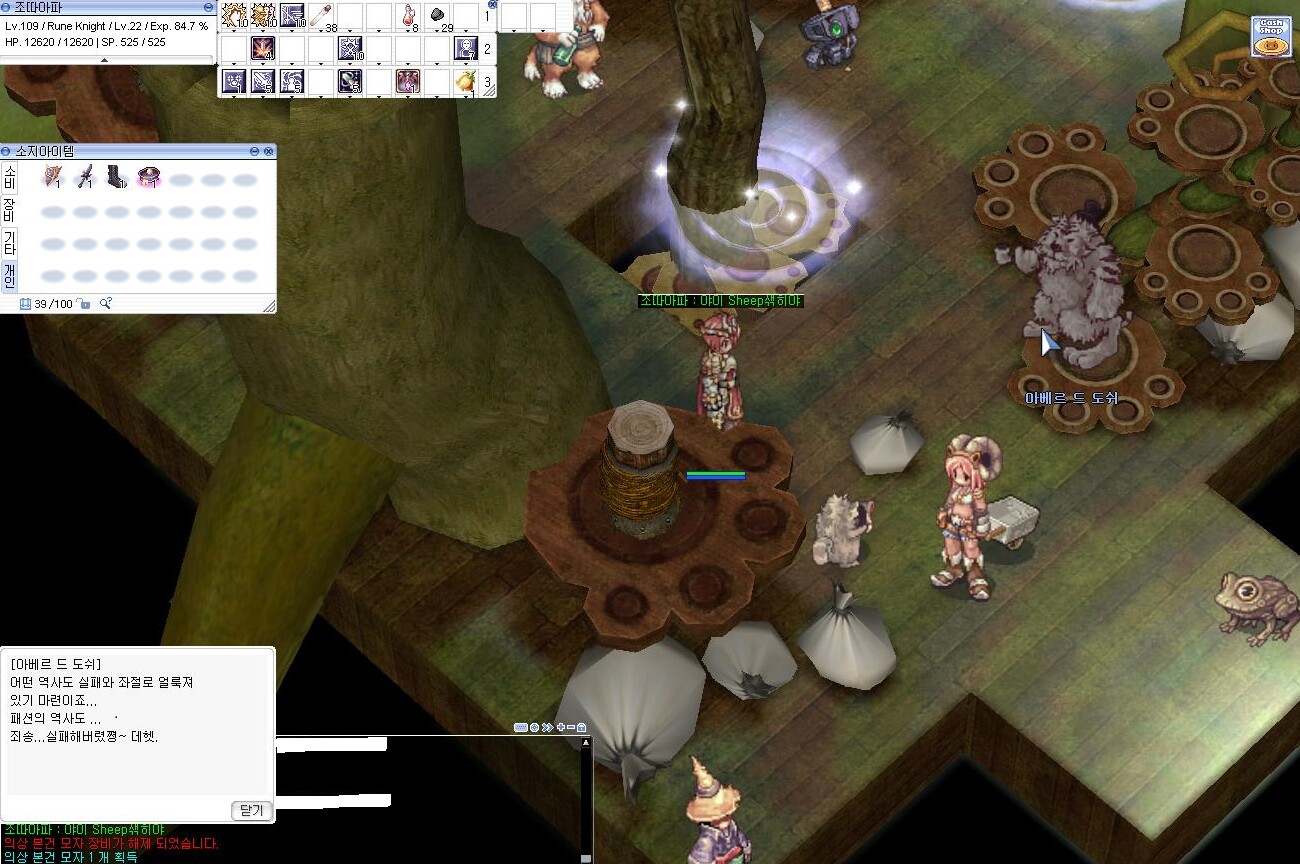Select the hat item in inventory

tap(149, 177)
